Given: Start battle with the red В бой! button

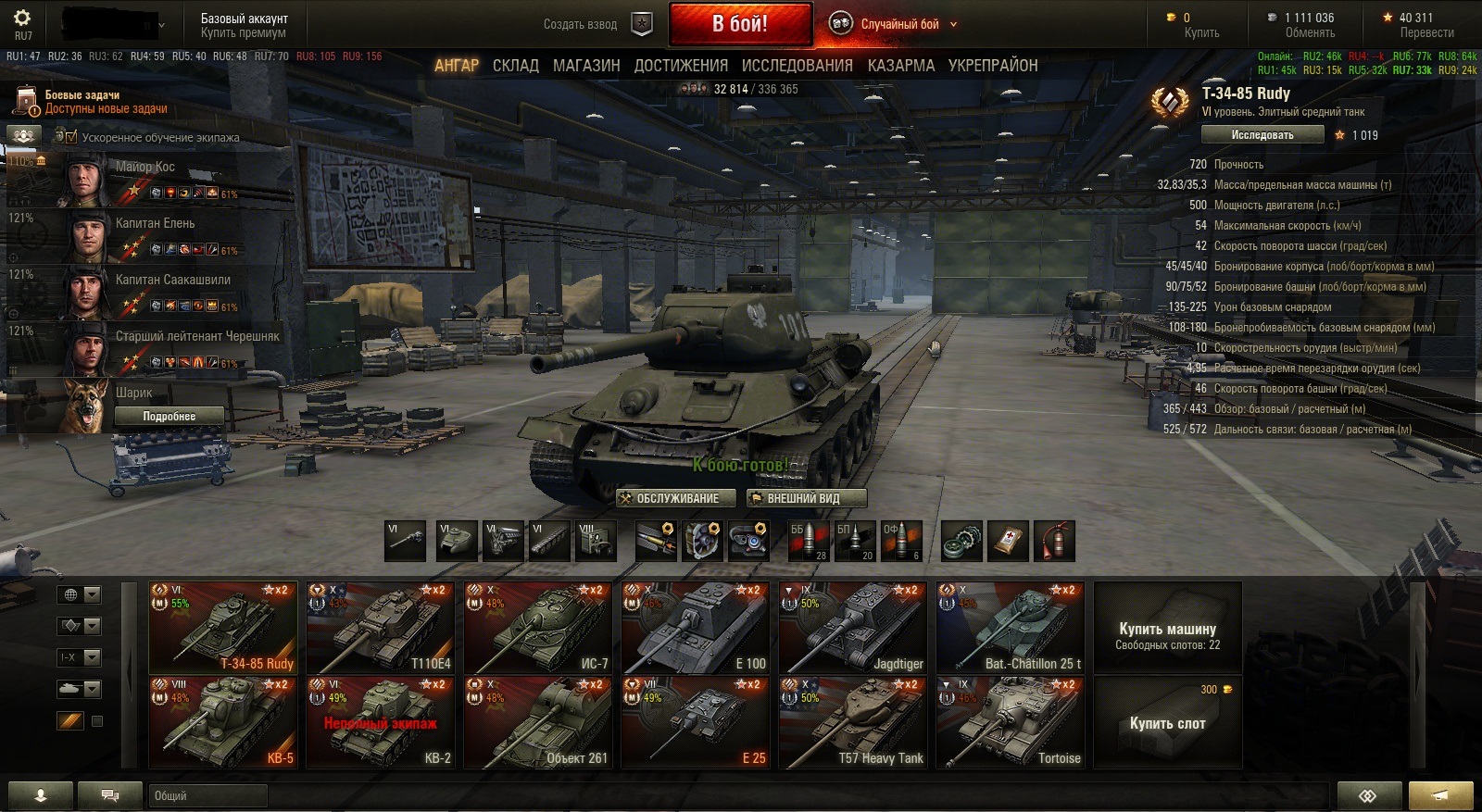Looking at the screenshot, I should click(739, 24).
